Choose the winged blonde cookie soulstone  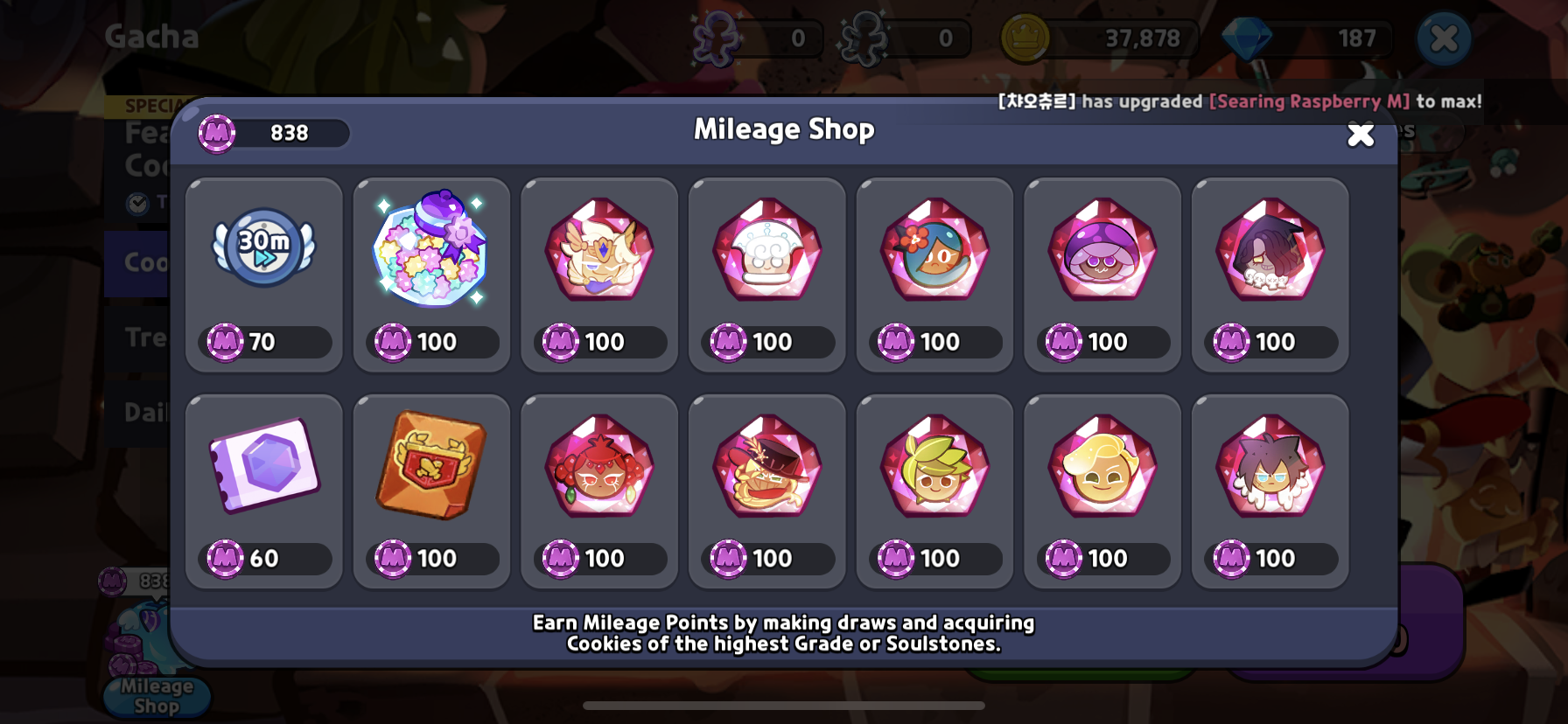coord(599,275)
